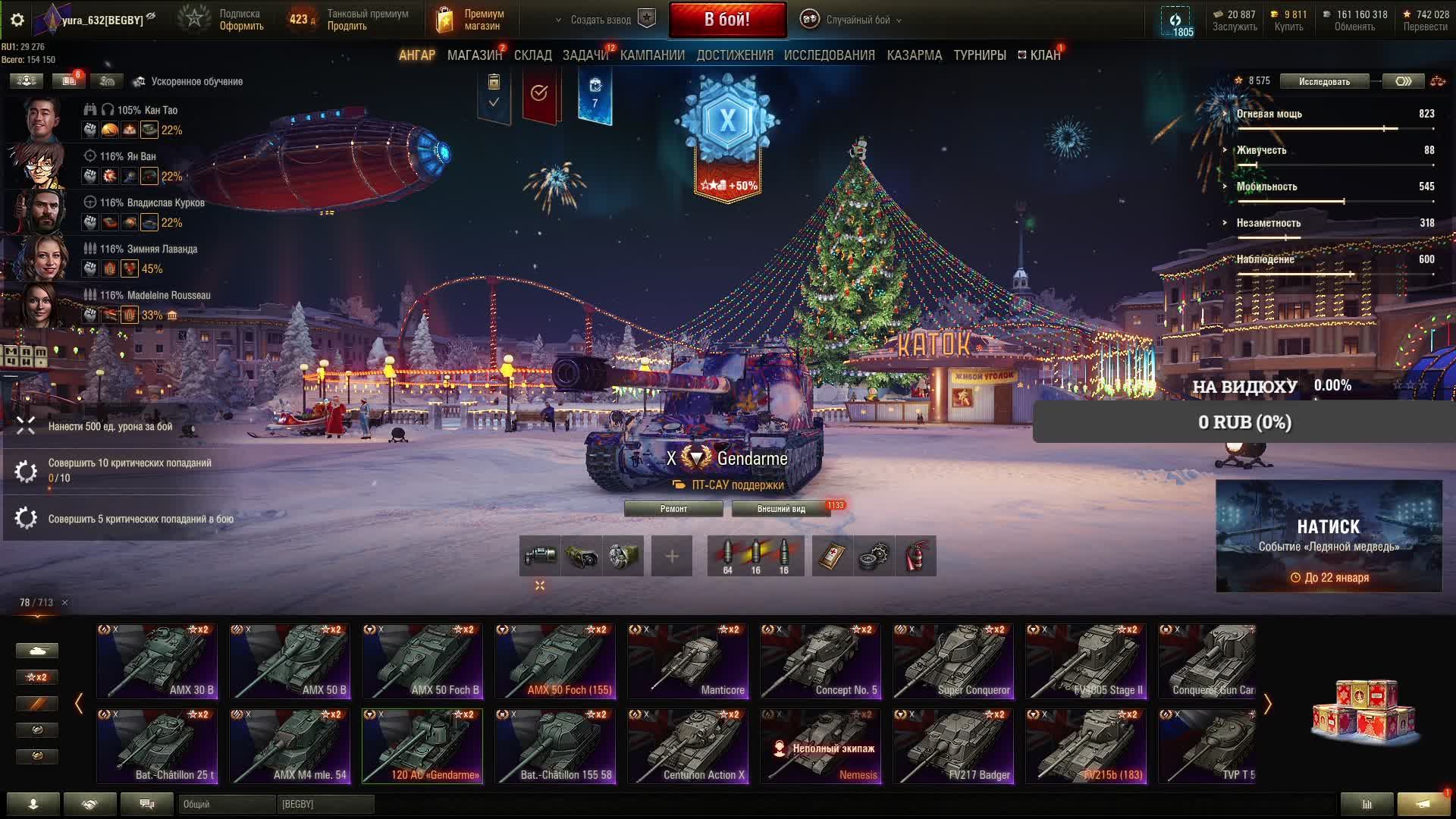
Task: Switch to the МАГАЗИН tab
Action: point(474,55)
